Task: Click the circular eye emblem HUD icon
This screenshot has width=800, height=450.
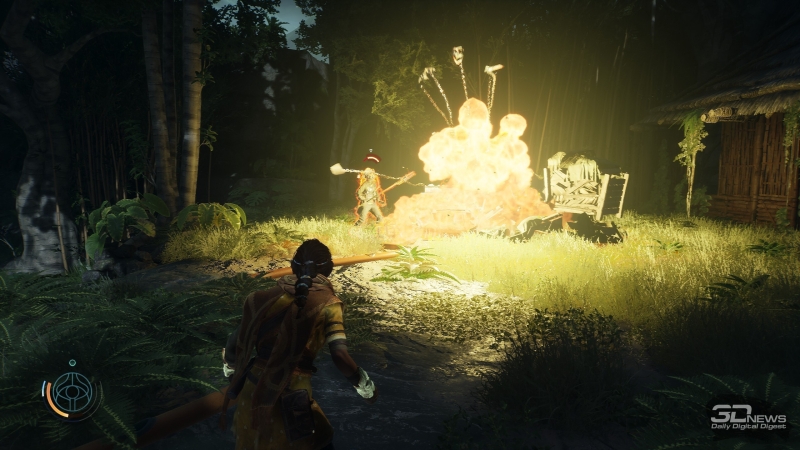Action: tap(74, 392)
